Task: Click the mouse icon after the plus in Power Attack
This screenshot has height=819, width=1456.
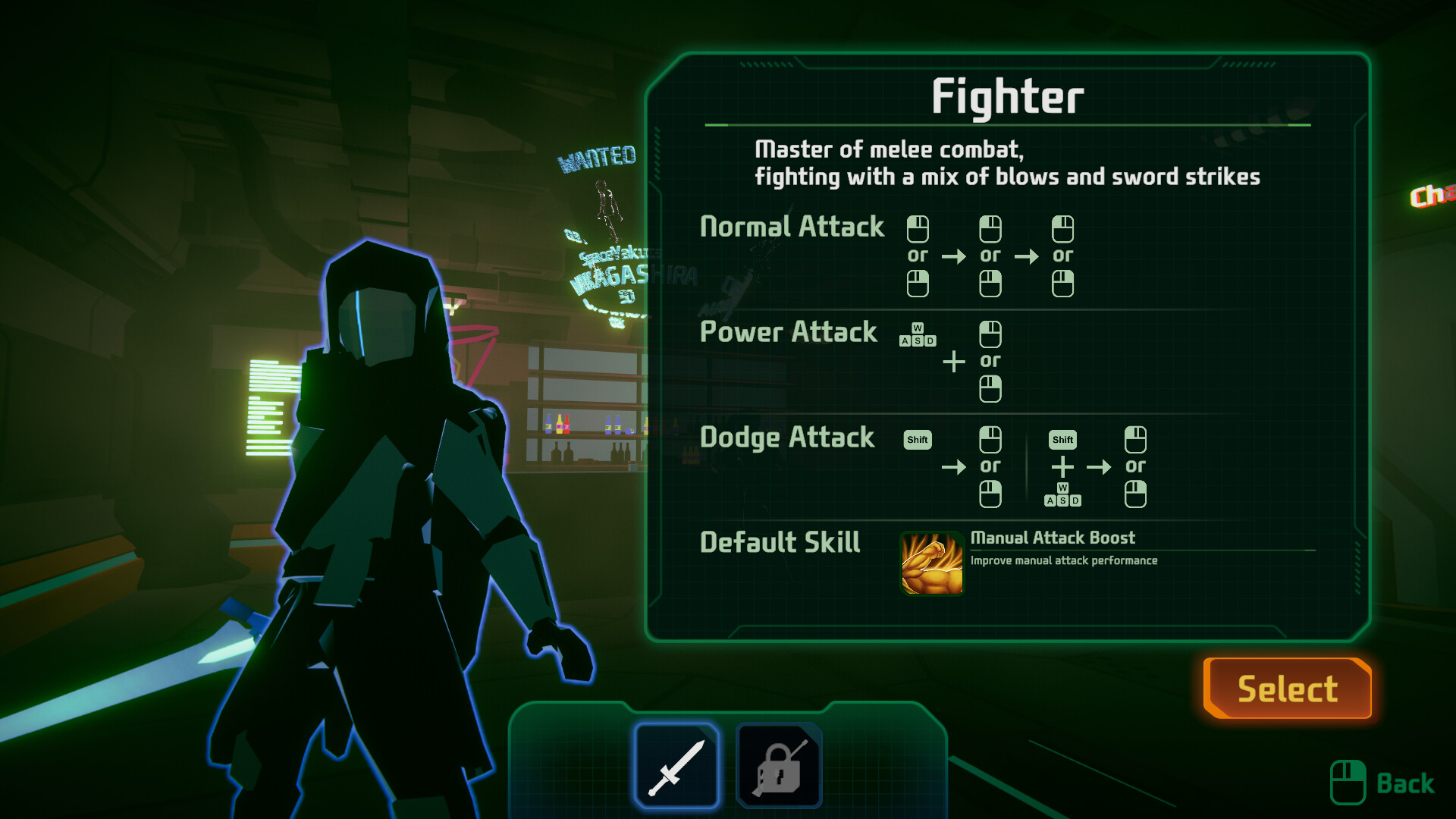Action: pos(990,334)
